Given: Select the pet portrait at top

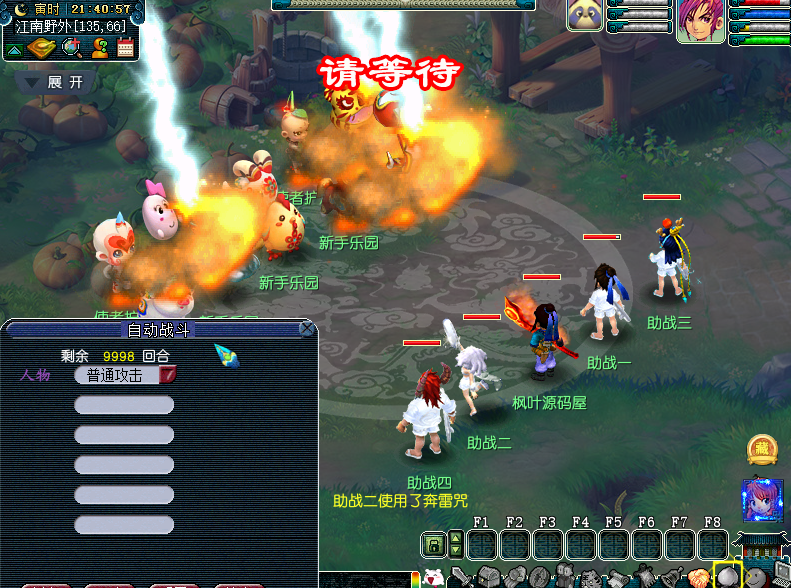Looking at the screenshot, I should pos(585,15).
